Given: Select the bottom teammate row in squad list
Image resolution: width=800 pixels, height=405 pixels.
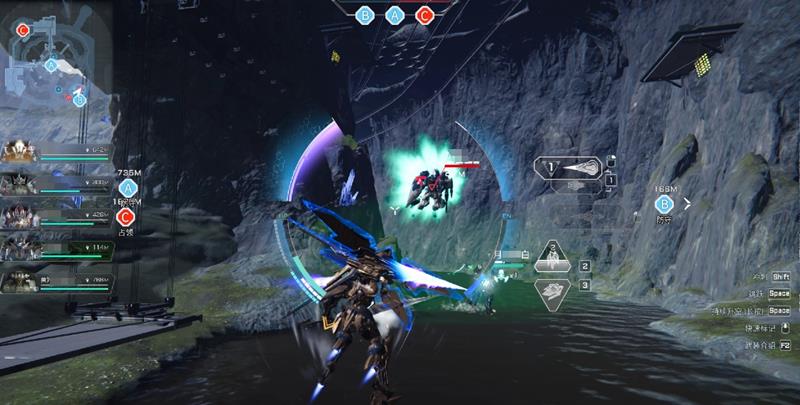Looking at the screenshot, I should point(58,281).
